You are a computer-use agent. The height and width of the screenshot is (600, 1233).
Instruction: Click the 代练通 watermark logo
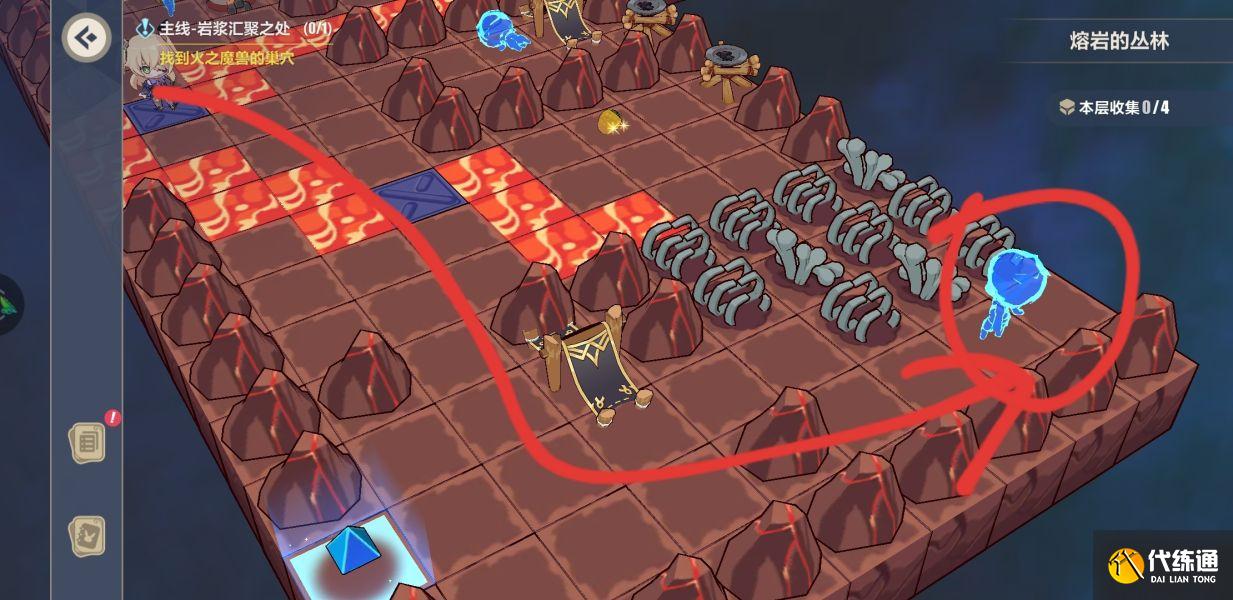tap(1163, 566)
